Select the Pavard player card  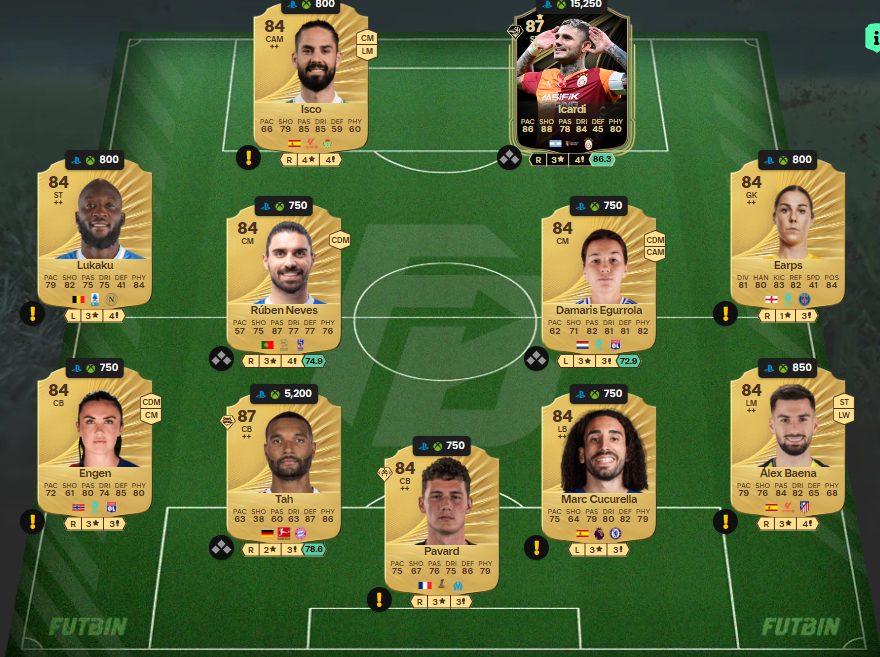(x=441, y=520)
